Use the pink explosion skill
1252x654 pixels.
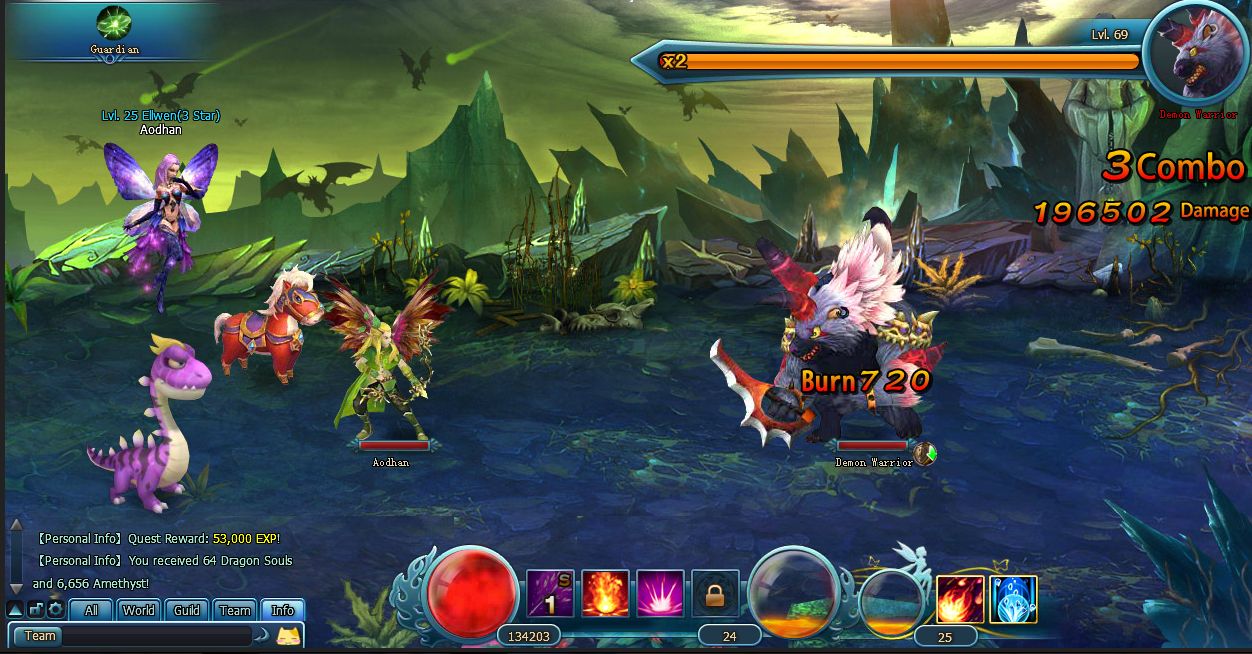click(x=660, y=594)
